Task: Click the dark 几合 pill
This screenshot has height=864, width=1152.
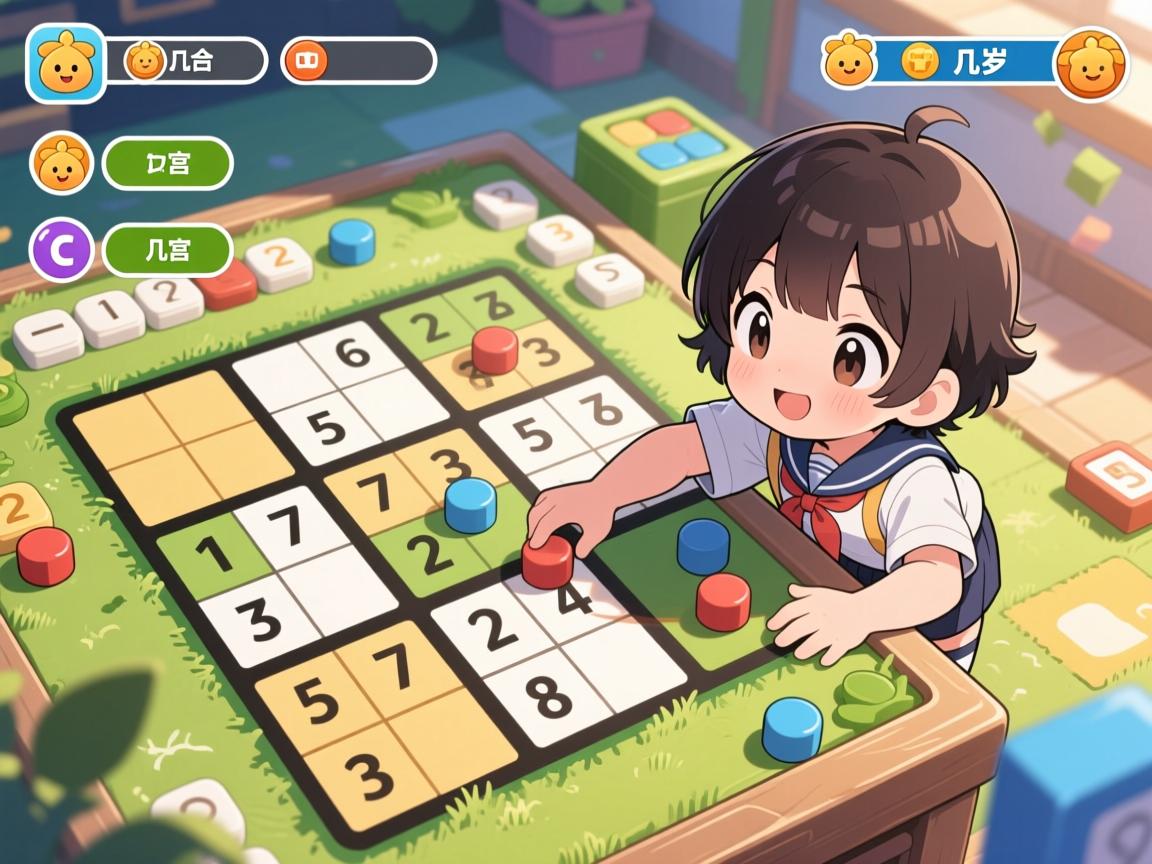Action: tap(186, 61)
